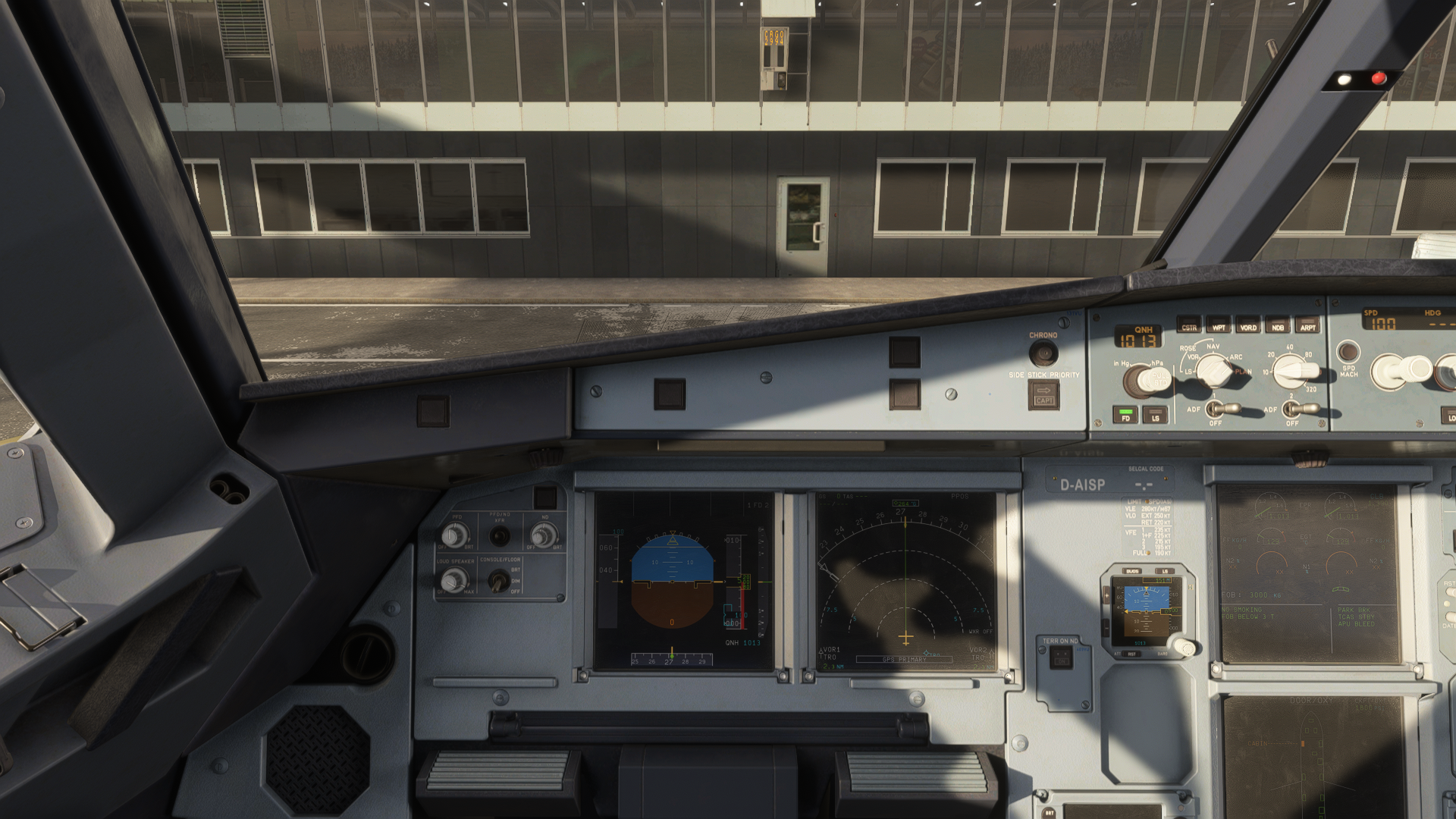Click the PFD/ND XFR transfer button
Screen dimensions: 1456x819
pos(499,536)
